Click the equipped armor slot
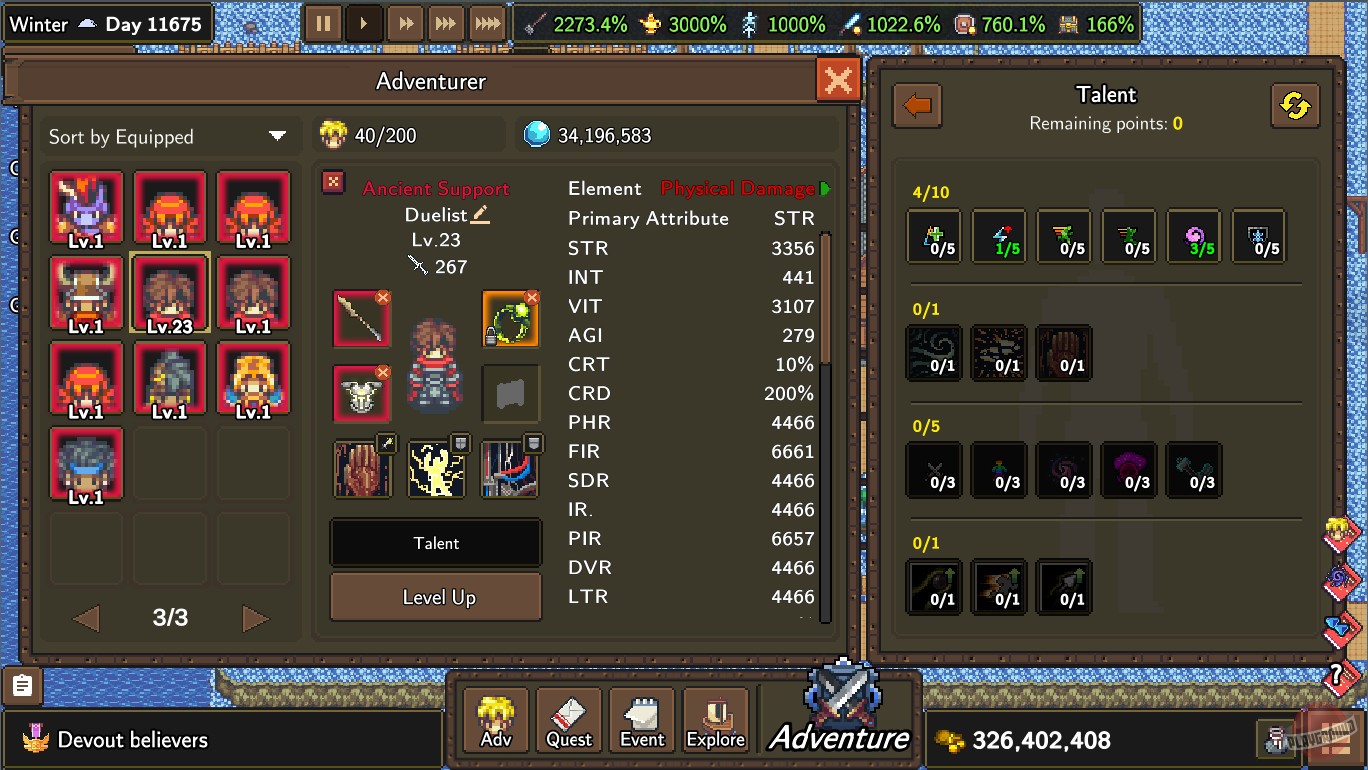Viewport: 1368px width, 770px height. click(362, 392)
